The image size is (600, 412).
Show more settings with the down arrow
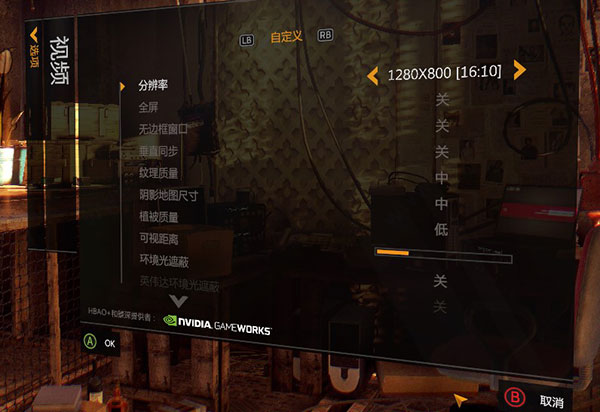tap(188, 302)
